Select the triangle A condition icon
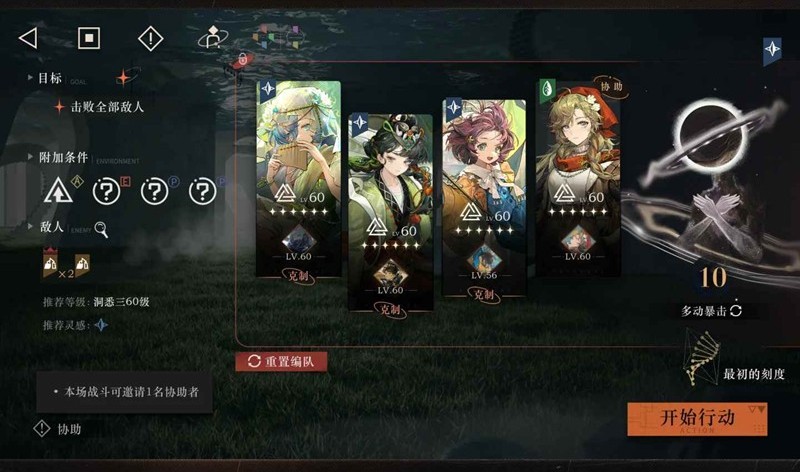The image size is (800, 472). [x=58, y=190]
